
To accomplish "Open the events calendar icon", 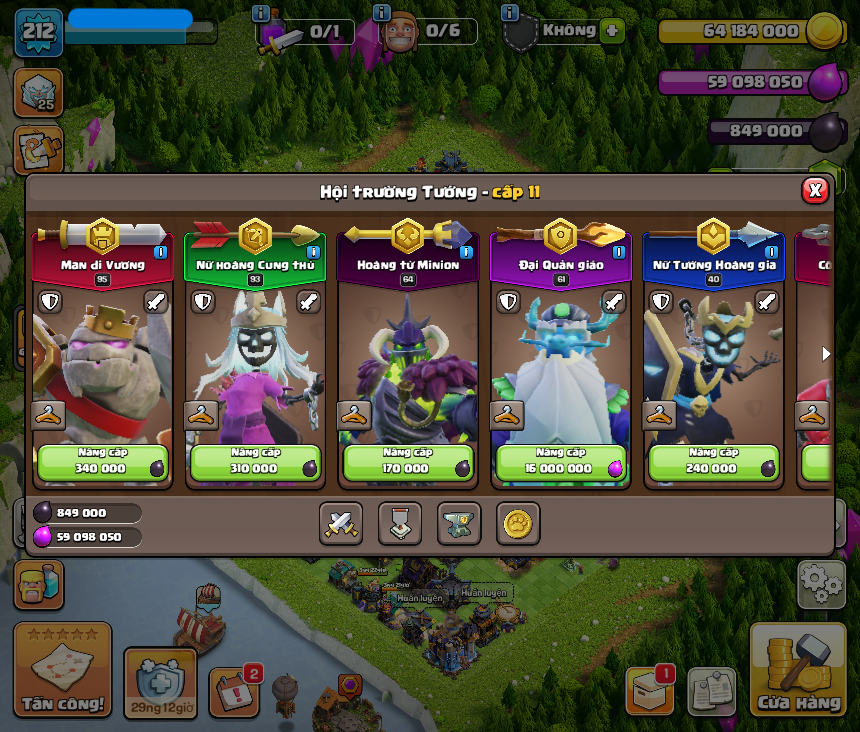I will (x=234, y=691).
